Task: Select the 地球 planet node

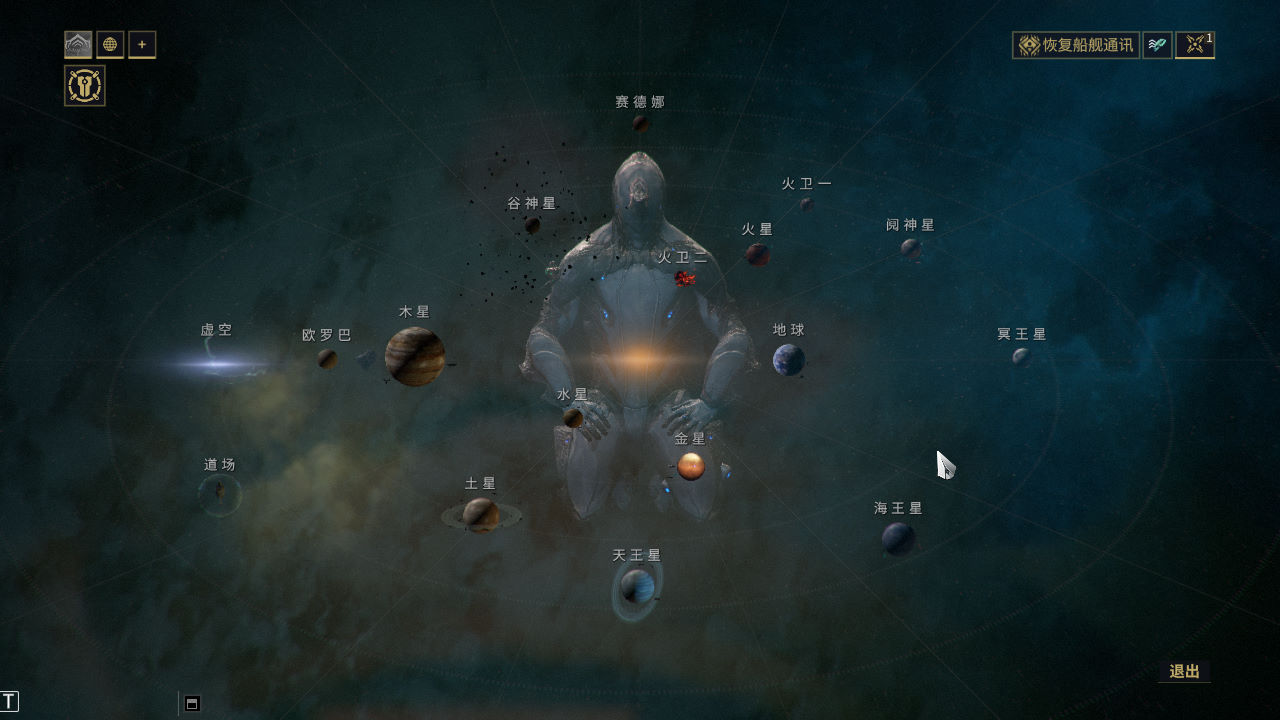Action: 788,360
